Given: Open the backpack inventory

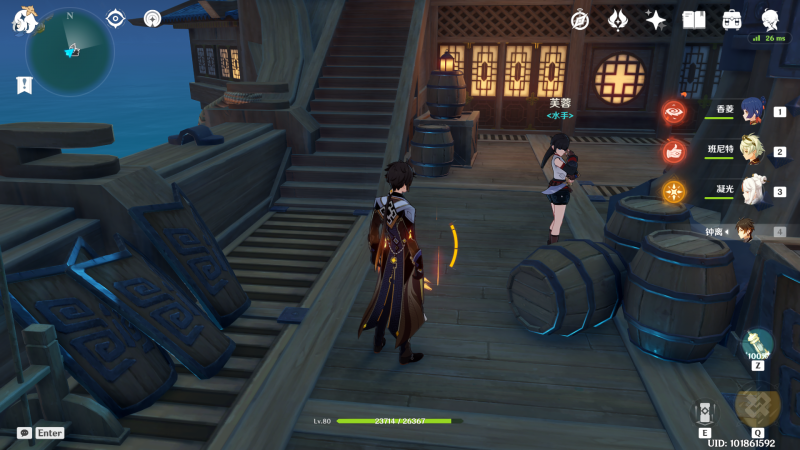Looking at the screenshot, I should point(732,20).
